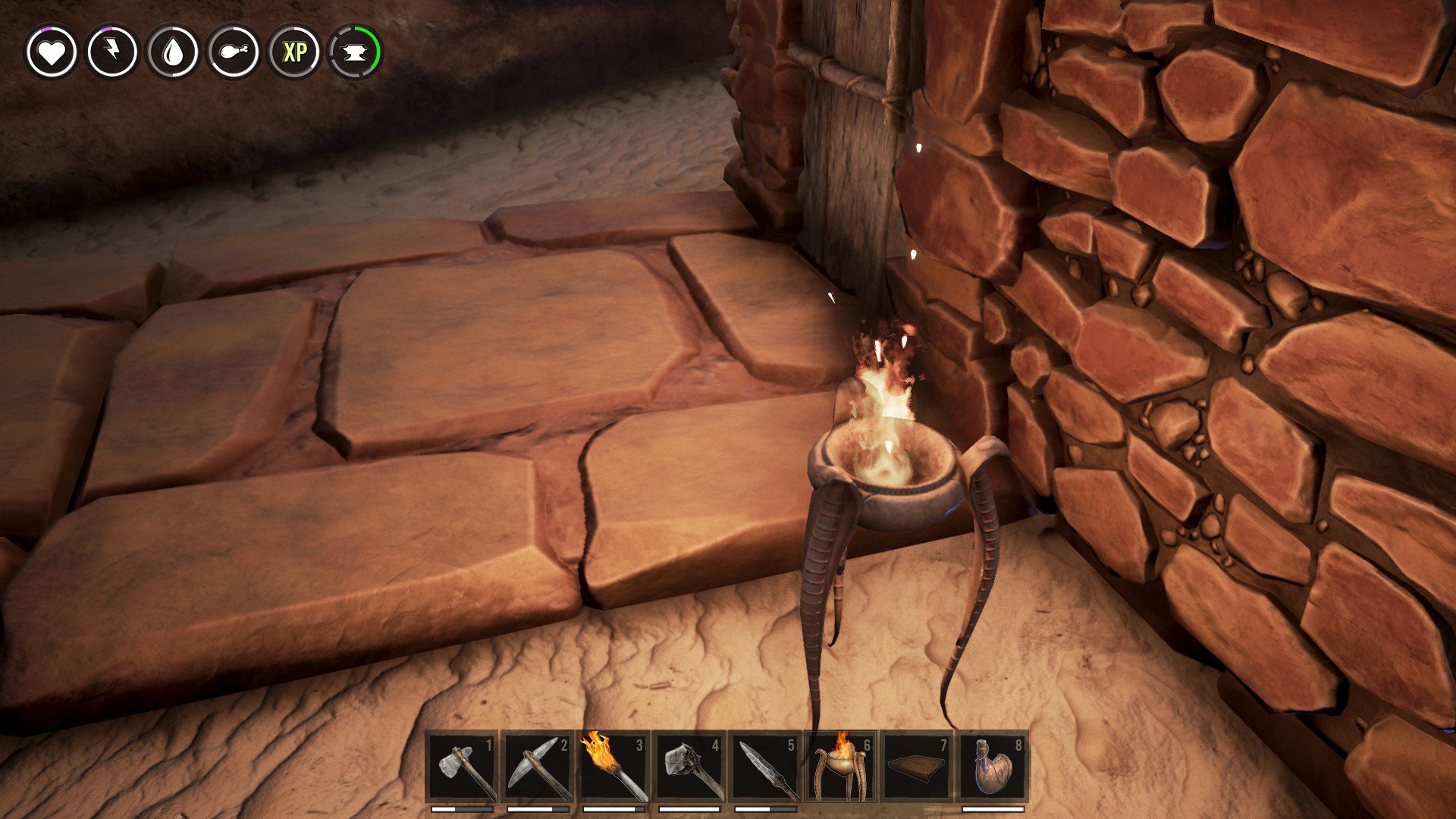This screenshot has height=819, width=1456.
Task: Click the XP status icon
Action: click(295, 52)
